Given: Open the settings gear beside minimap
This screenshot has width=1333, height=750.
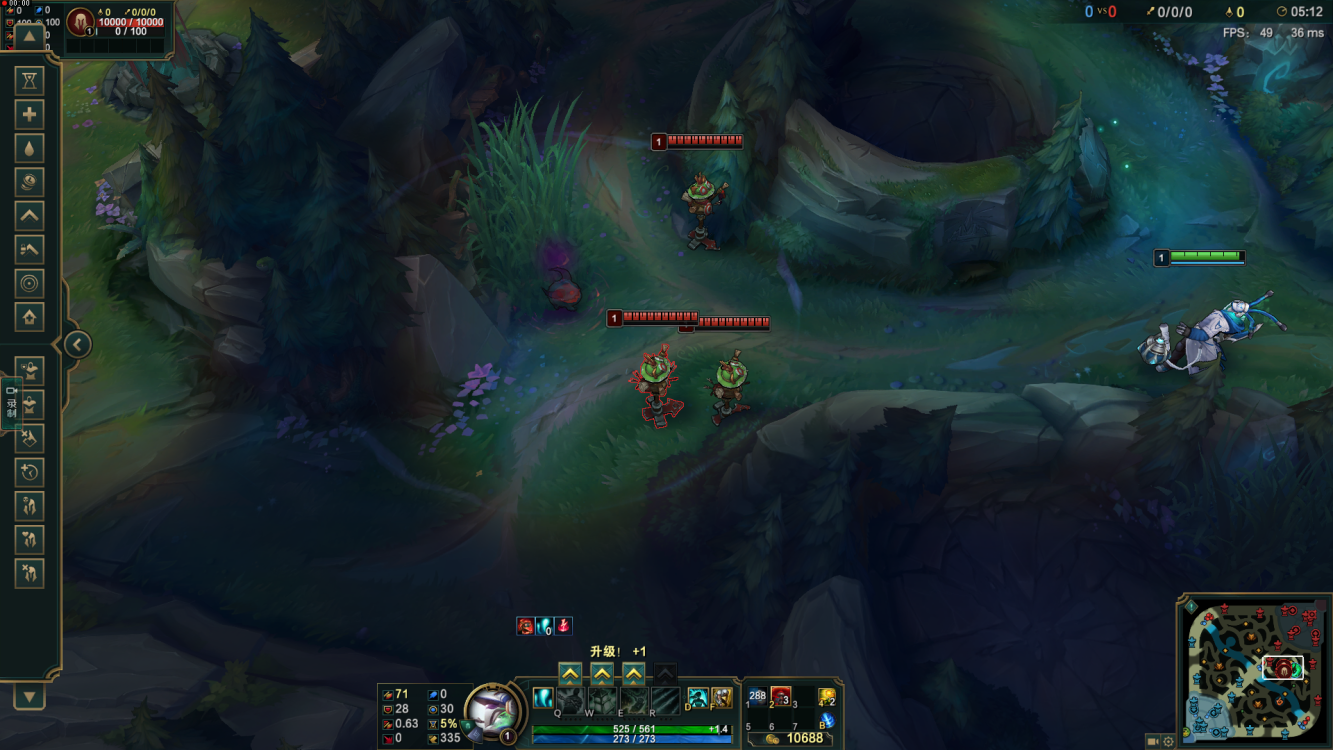Looking at the screenshot, I should pyautogui.click(x=1170, y=741).
